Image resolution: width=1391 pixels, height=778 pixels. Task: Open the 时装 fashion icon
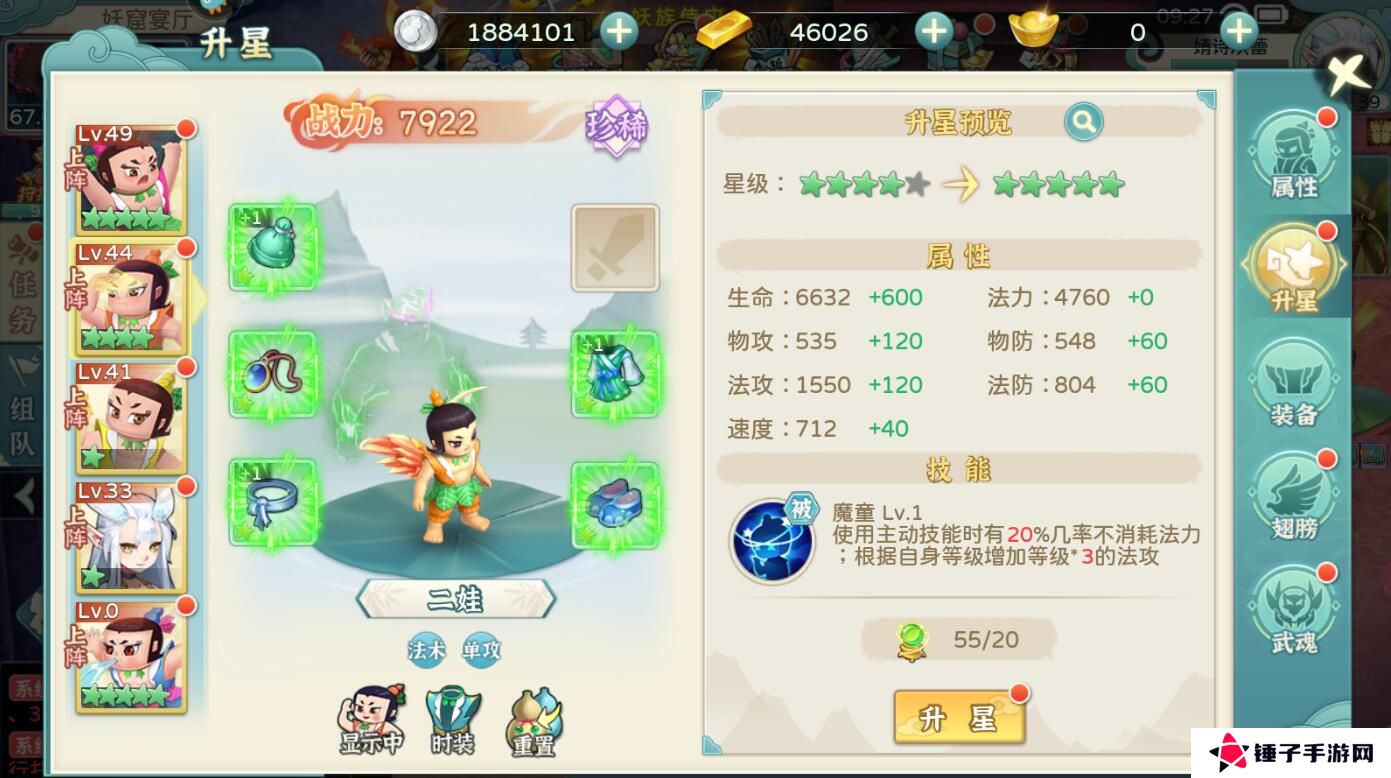[453, 712]
